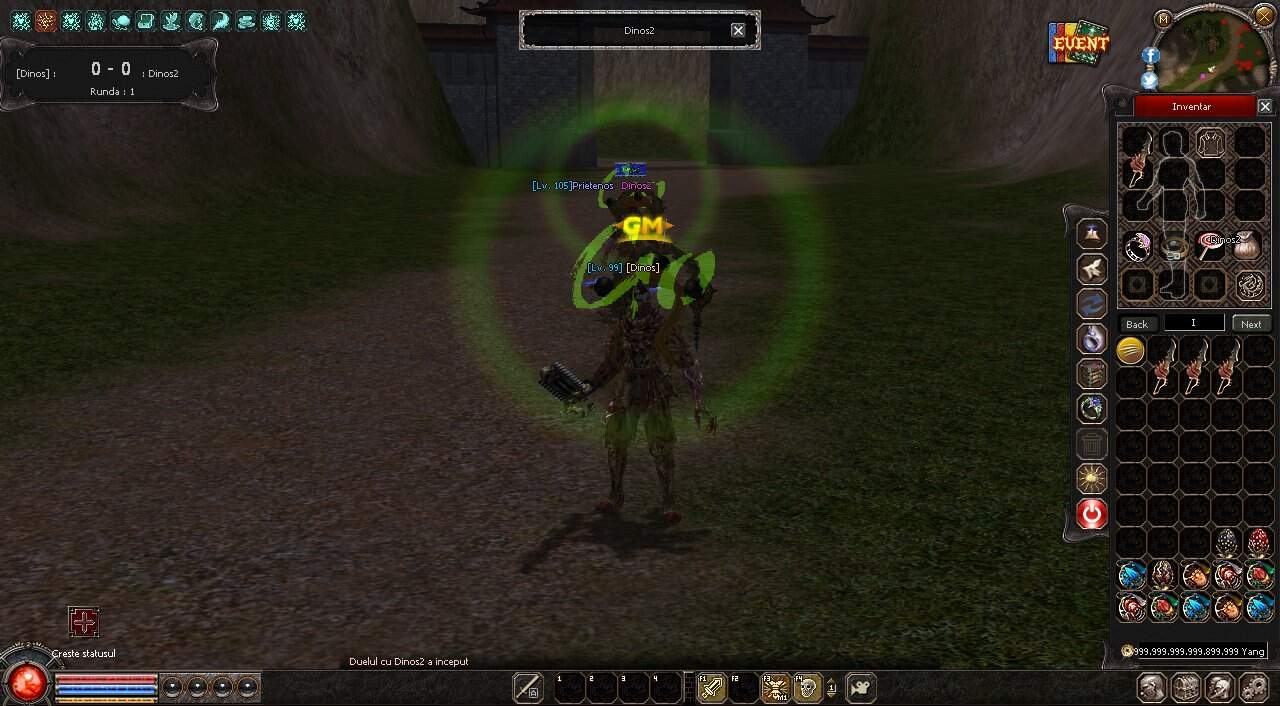Activate the F4 skull skill slot

(807, 688)
